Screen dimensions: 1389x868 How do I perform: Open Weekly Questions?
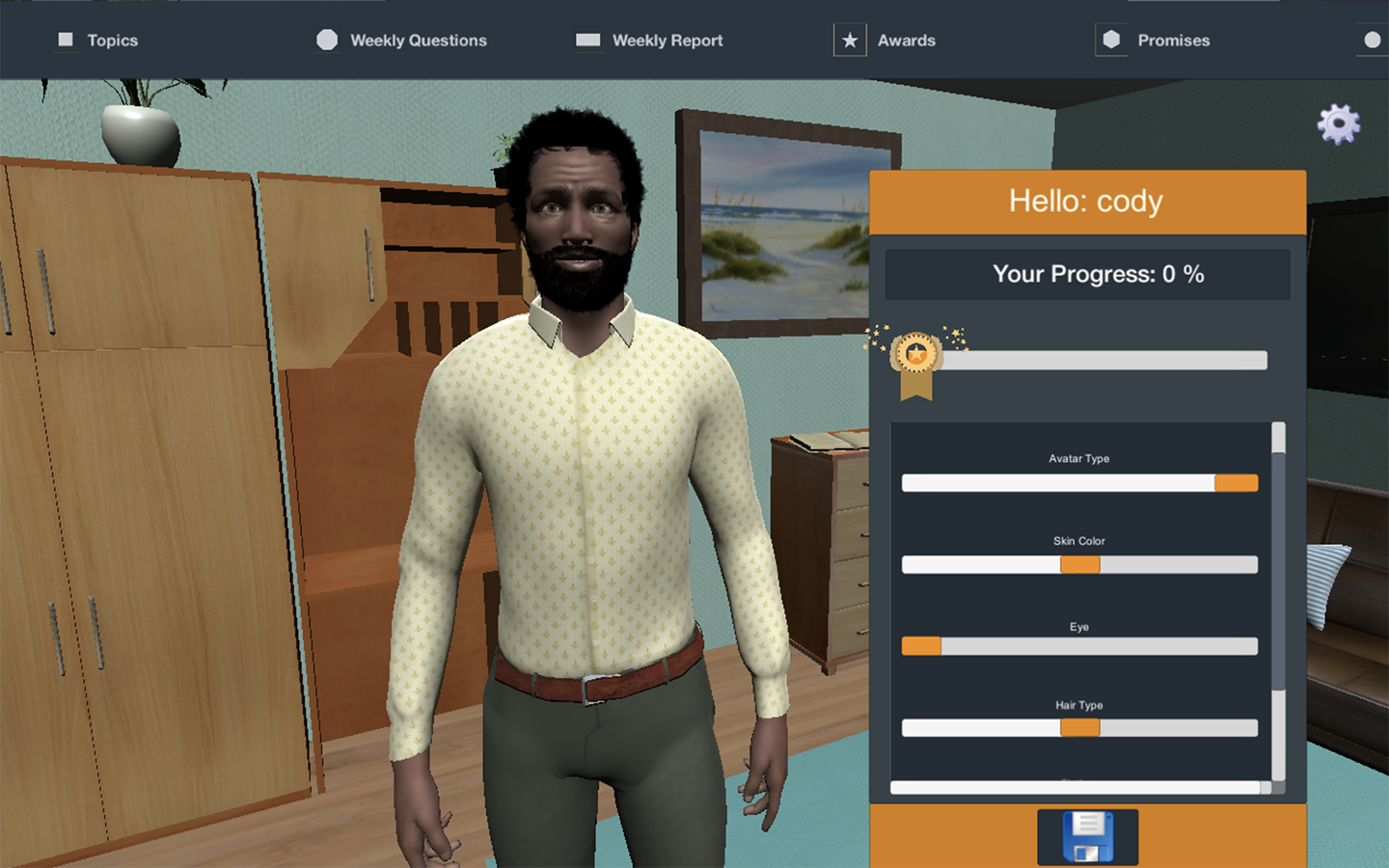click(402, 41)
